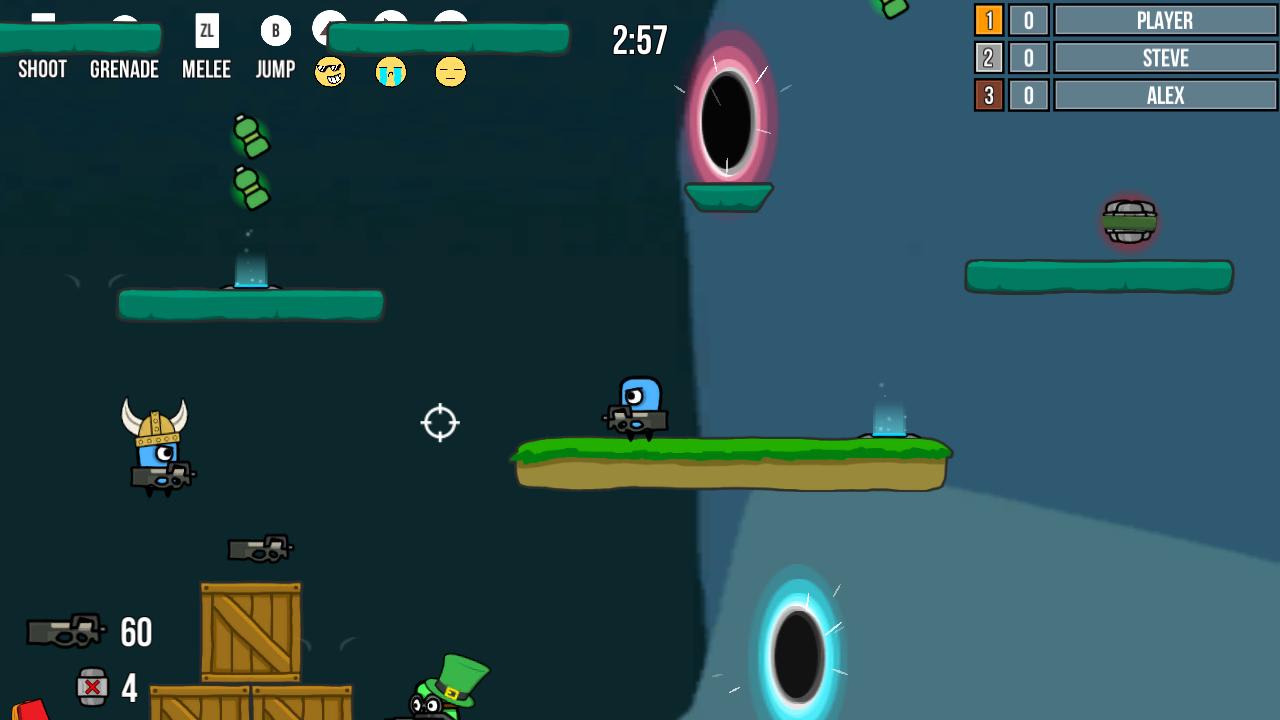Click the crosshair aiming reticle

[x=439, y=423]
